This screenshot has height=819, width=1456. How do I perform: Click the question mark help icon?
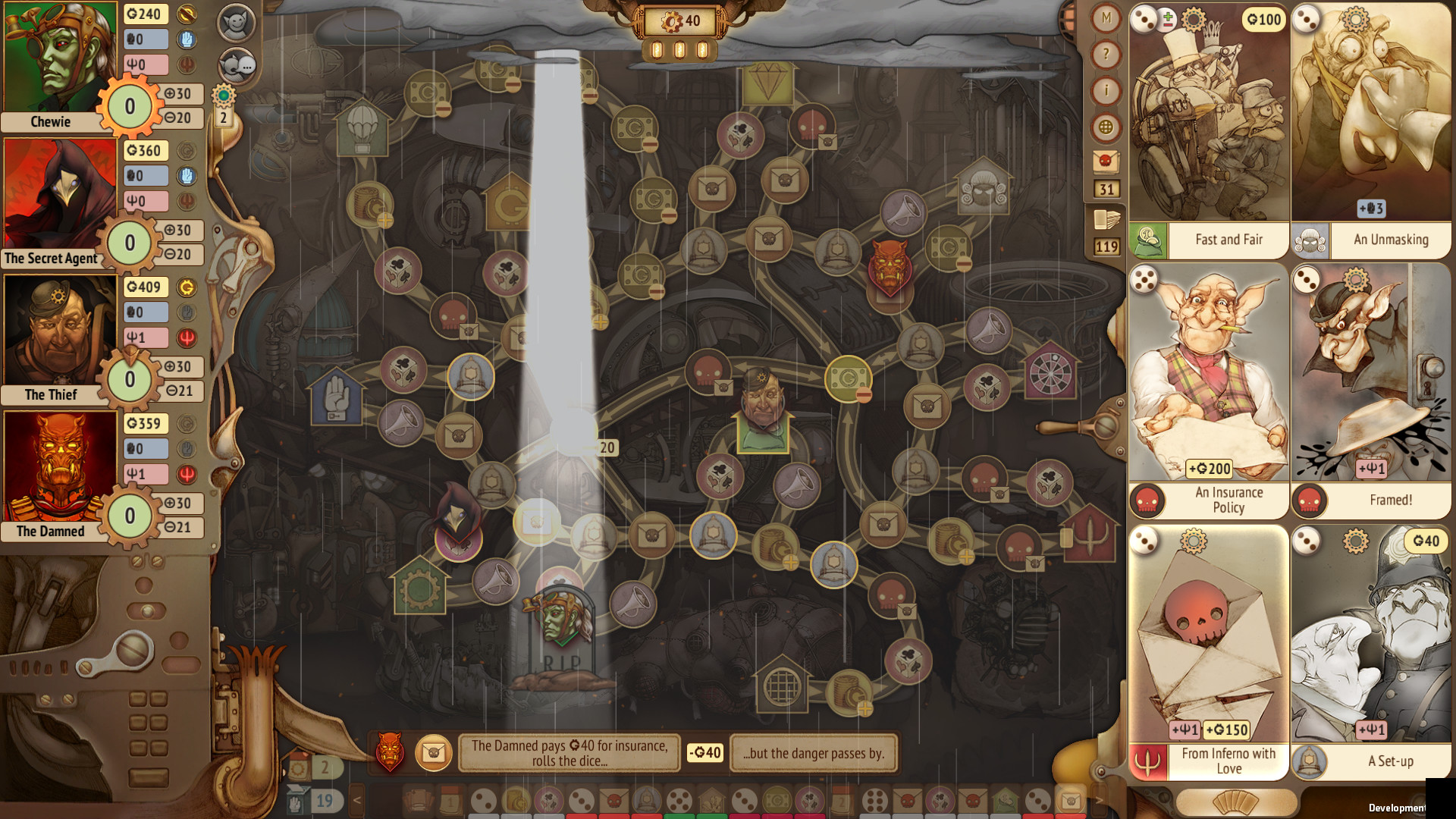click(x=1106, y=53)
